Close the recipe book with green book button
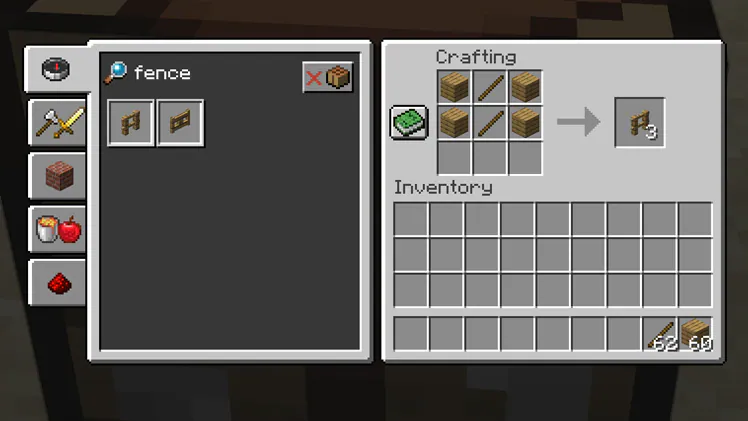The image size is (748, 421). click(408, 123)
